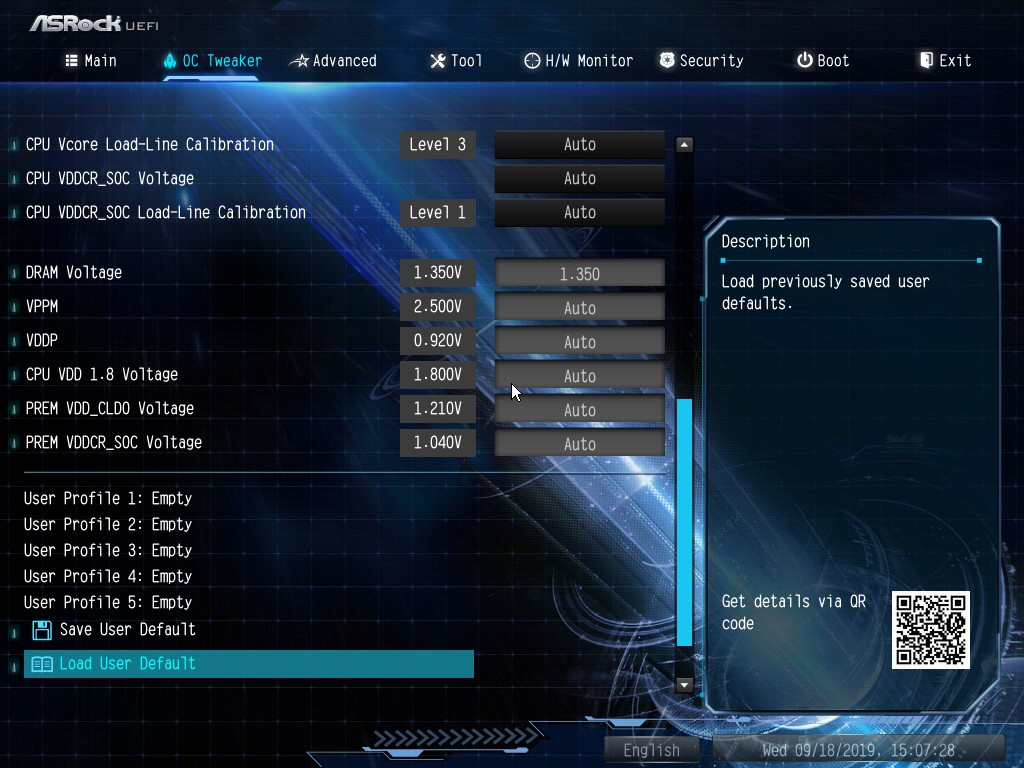Select User Profile 5 slot
Viewport: 1024px width, 768px height.
[x=108, y=602]
